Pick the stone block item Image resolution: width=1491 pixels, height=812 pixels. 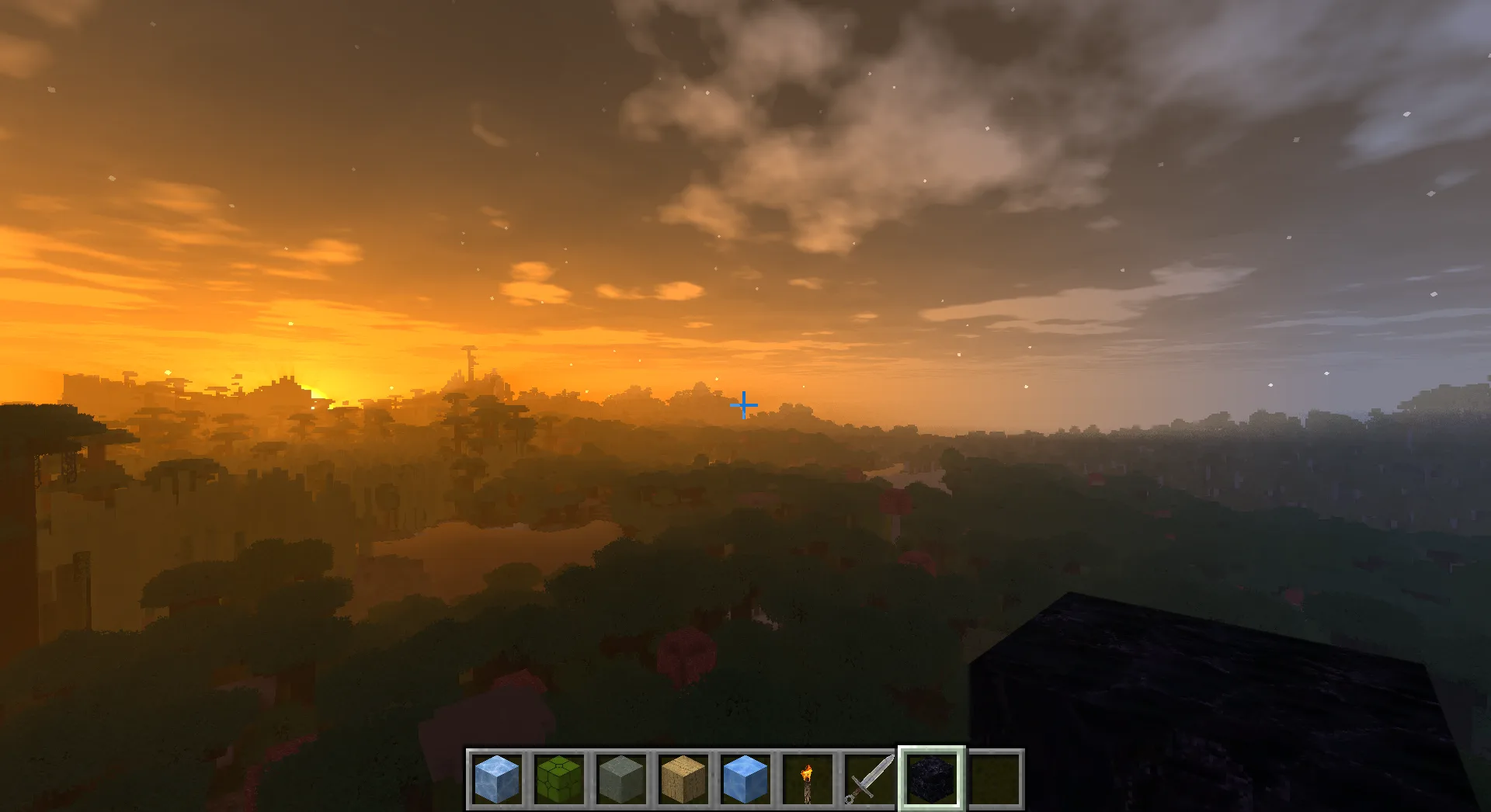click(x=620, y=780)
